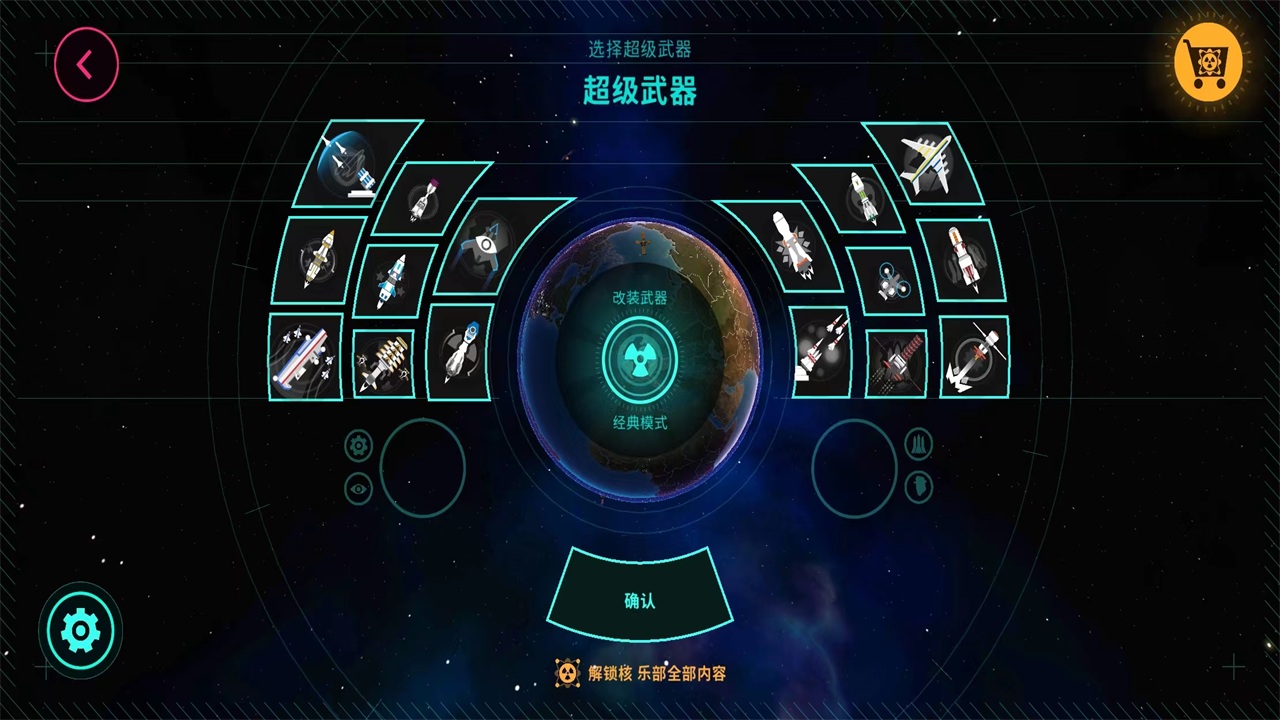Open the shop cart in the corner
The height and width of the screenshot is (720, 1280).
[1208, 62]
